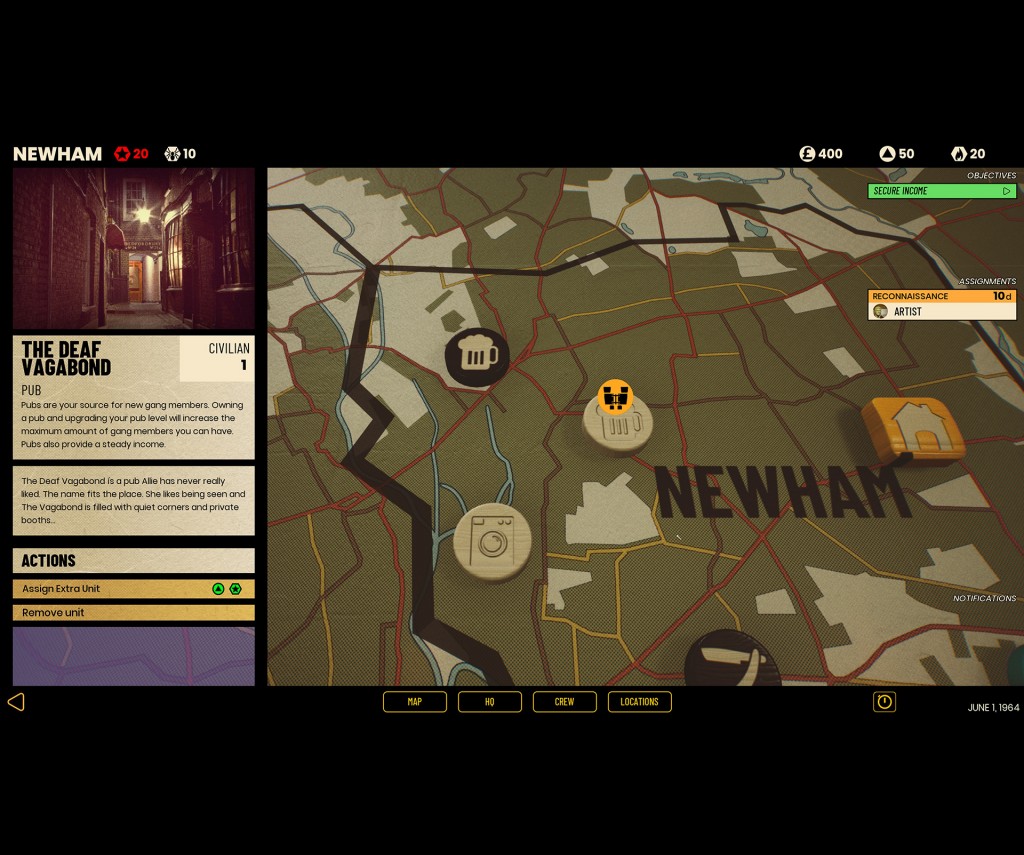
Task: Click the yellow back arrow
Action: (x=16, y=702)
